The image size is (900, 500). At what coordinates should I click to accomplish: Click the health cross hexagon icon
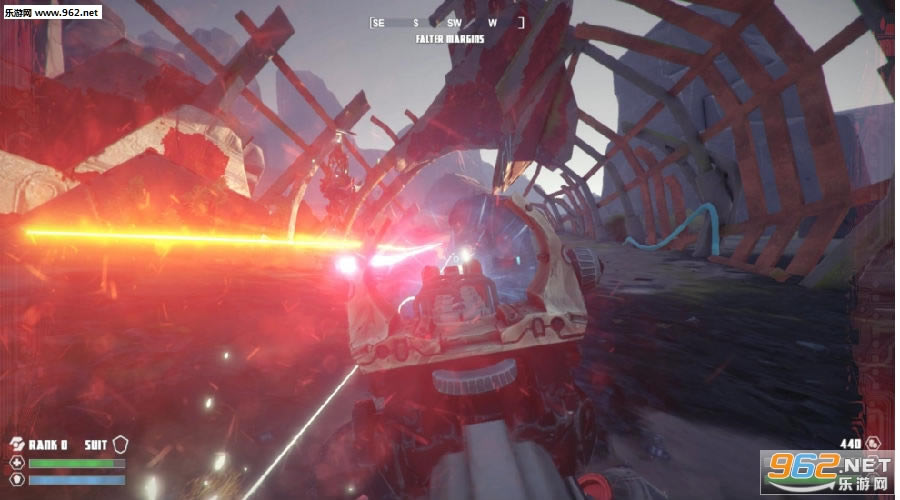point(17,463)
